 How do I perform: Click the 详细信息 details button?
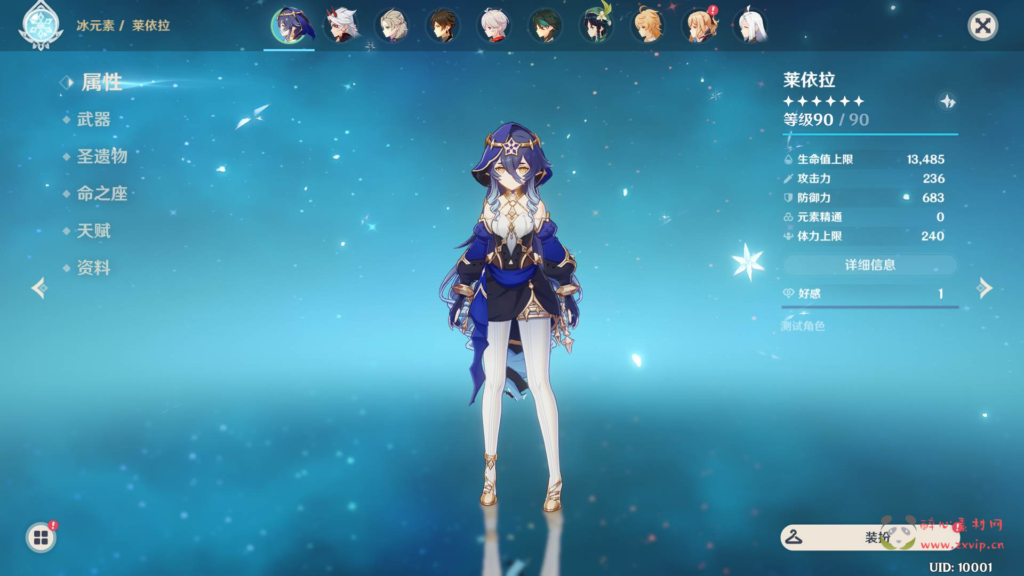coord(869,265)
